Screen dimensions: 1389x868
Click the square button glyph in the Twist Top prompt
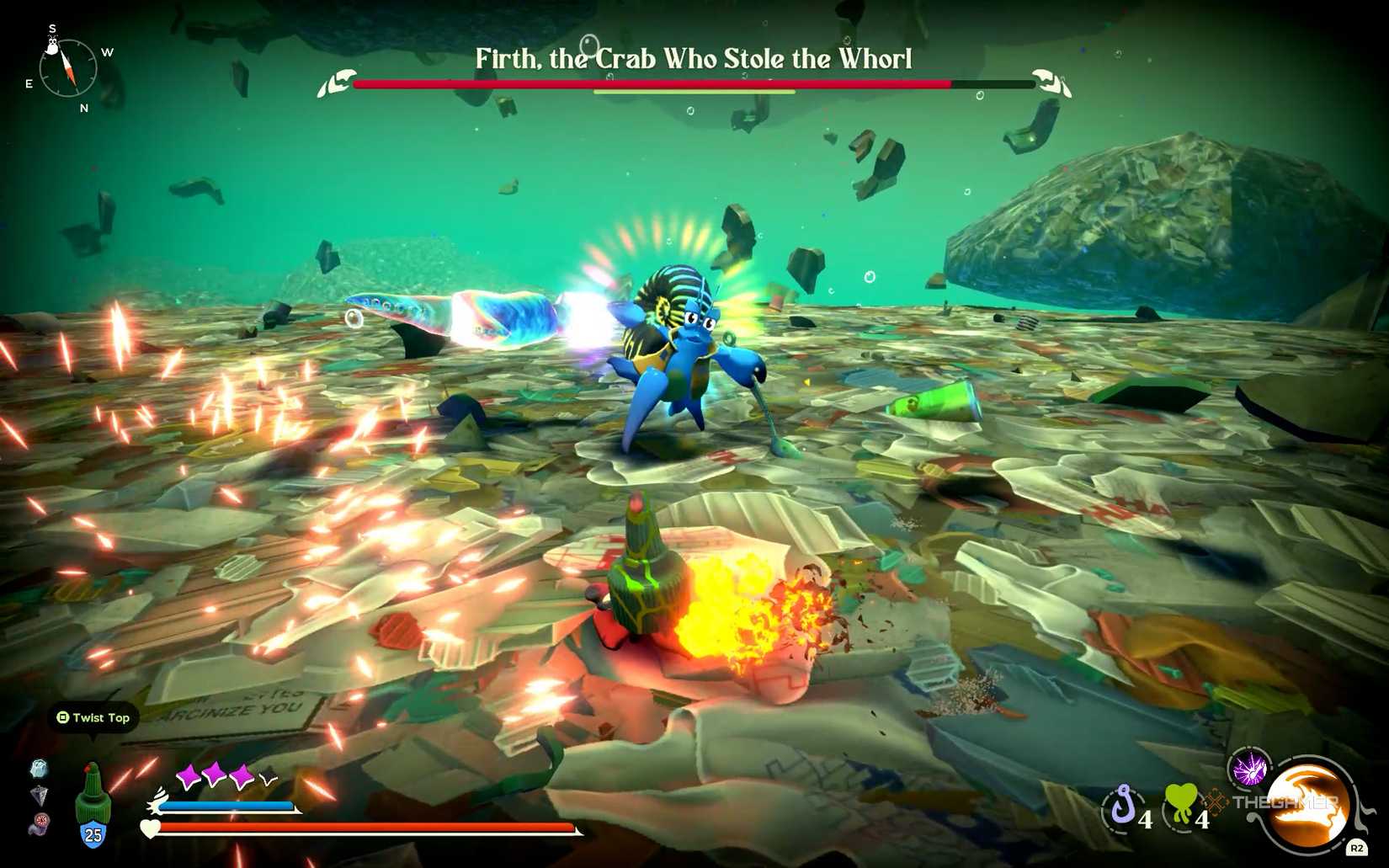click(62, 718)
